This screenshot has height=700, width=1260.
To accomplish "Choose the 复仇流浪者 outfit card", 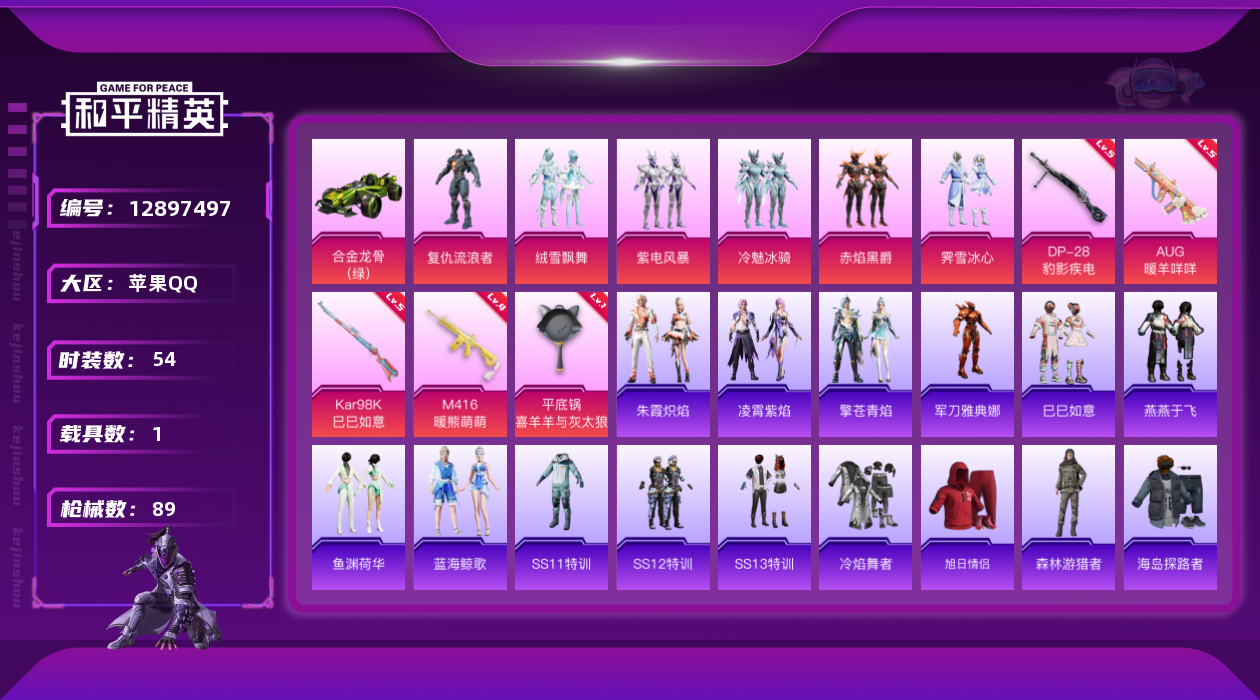I will point(460,211).
